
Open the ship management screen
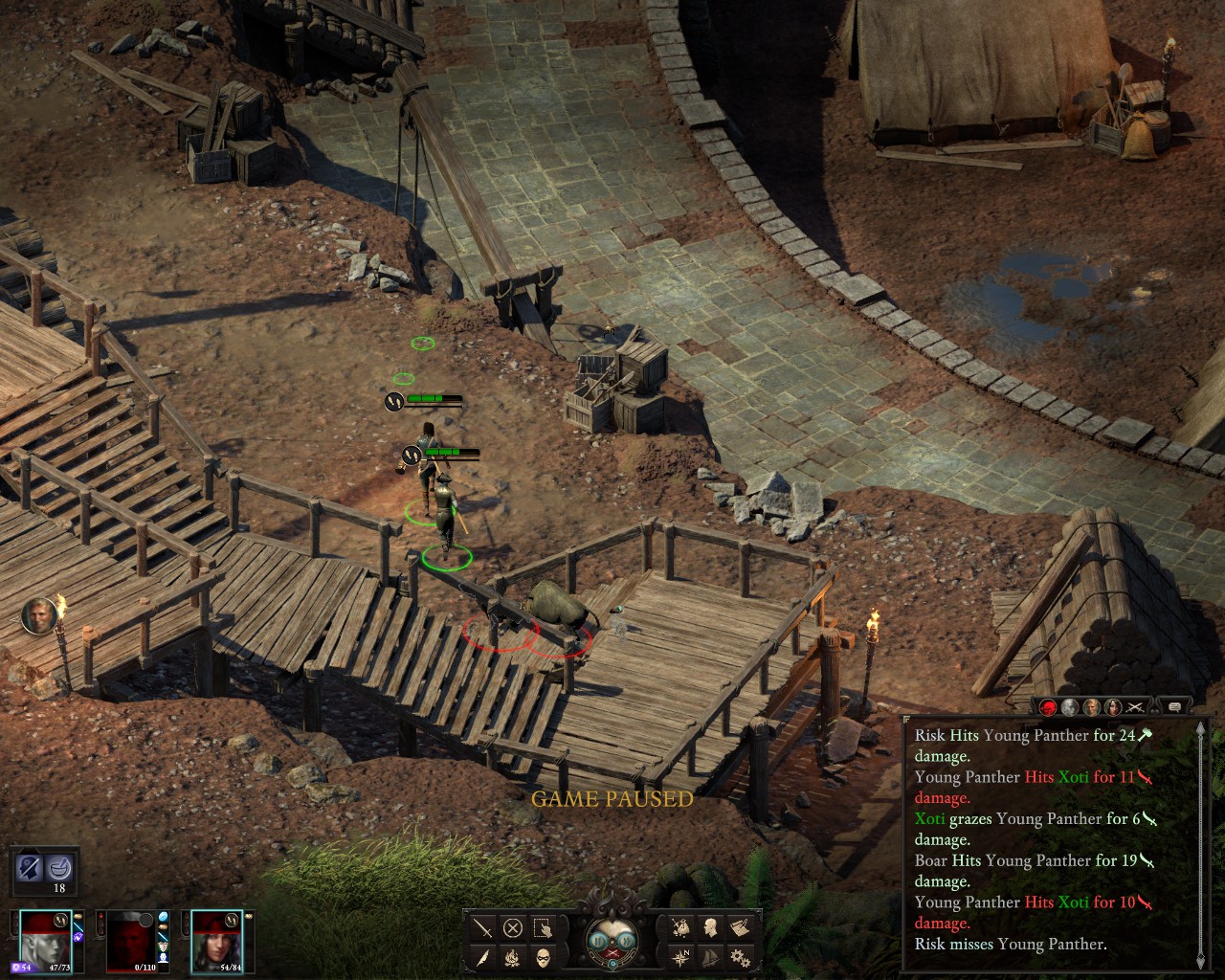click(710, 957)
